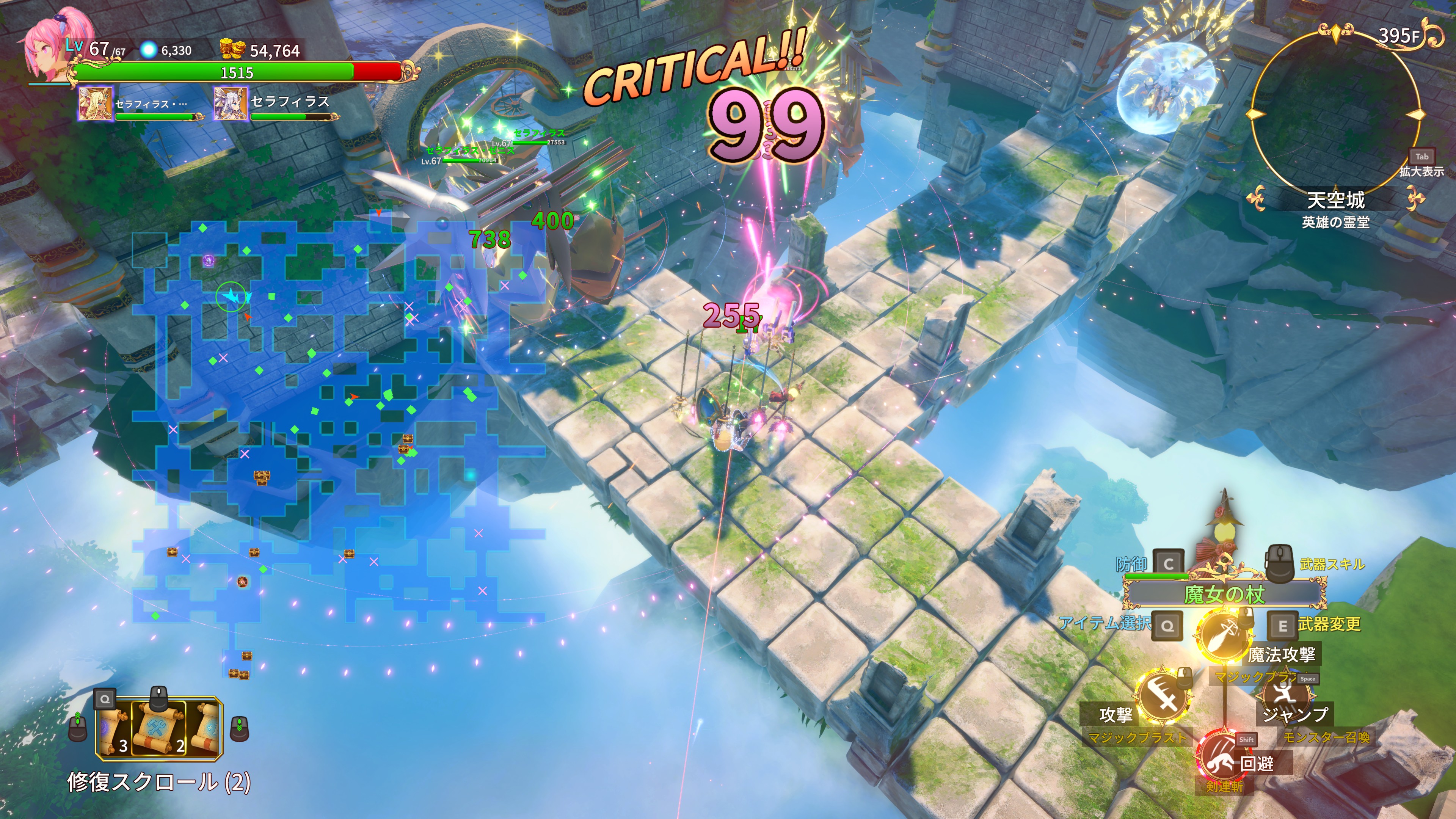Open the circular minimap

click(1335, 113)
